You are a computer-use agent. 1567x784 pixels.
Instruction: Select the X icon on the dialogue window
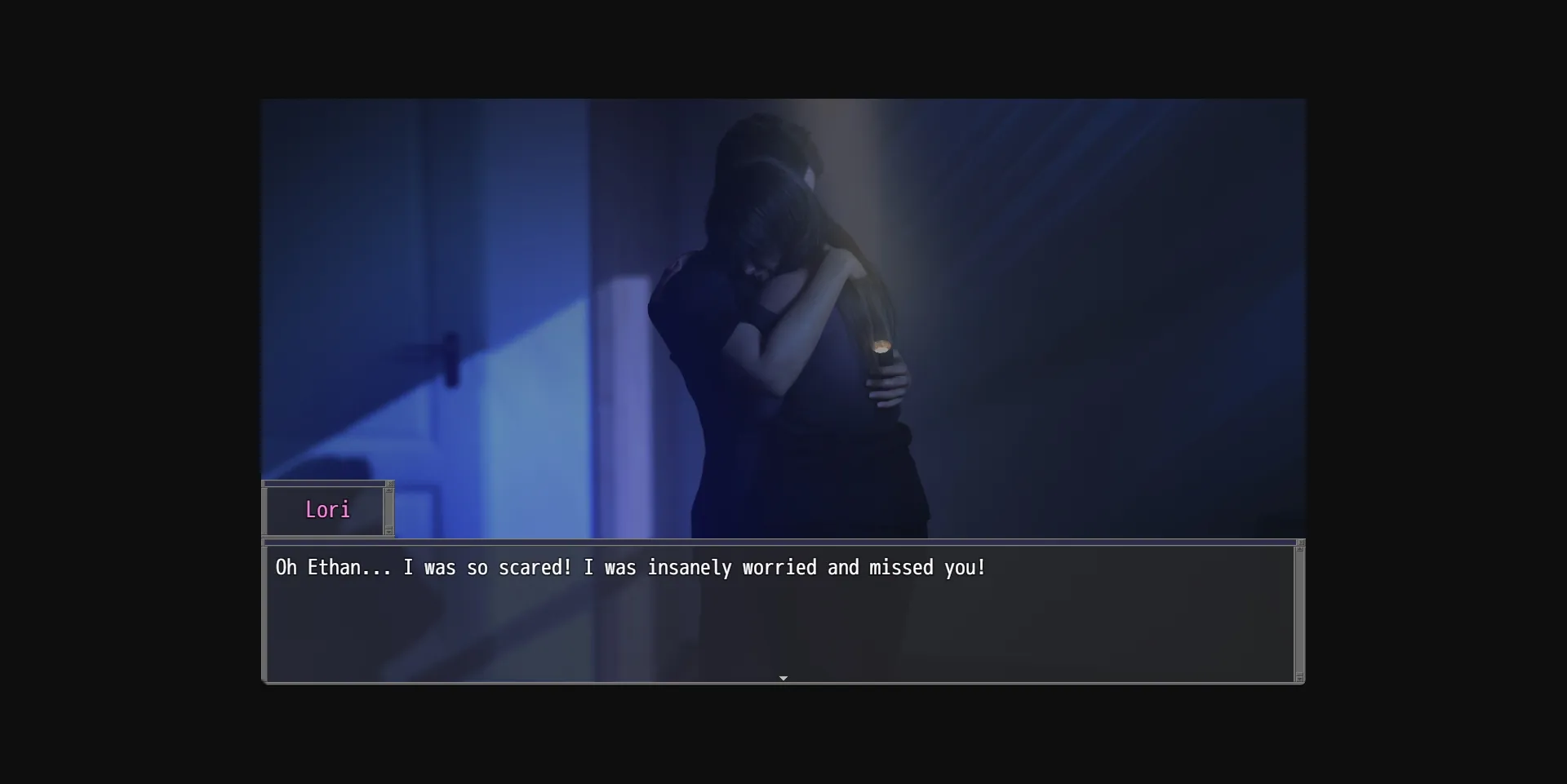tap(1301, 543)
